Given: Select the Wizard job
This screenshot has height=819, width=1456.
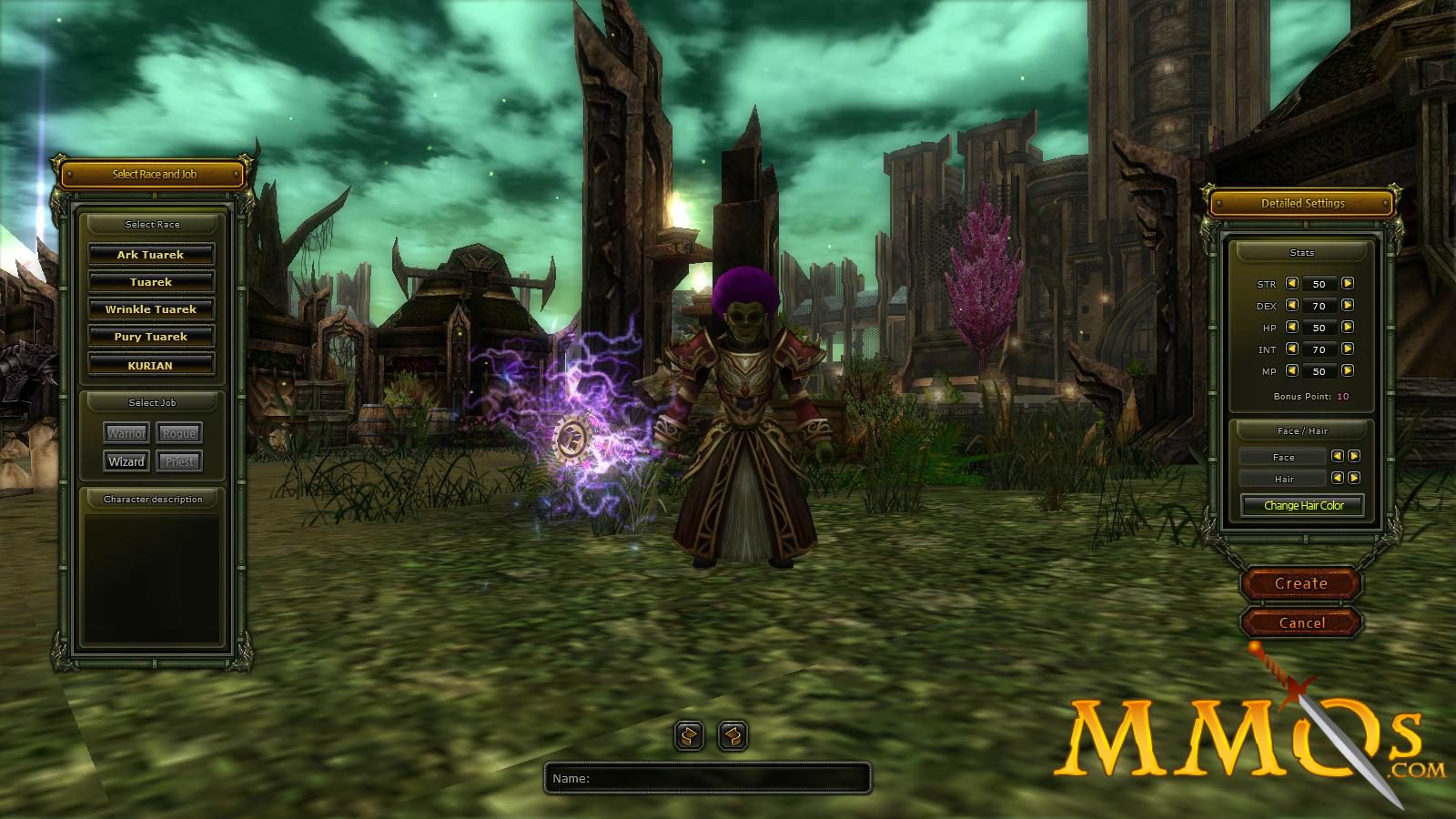Looking at the screenshot, I should 126,461.
